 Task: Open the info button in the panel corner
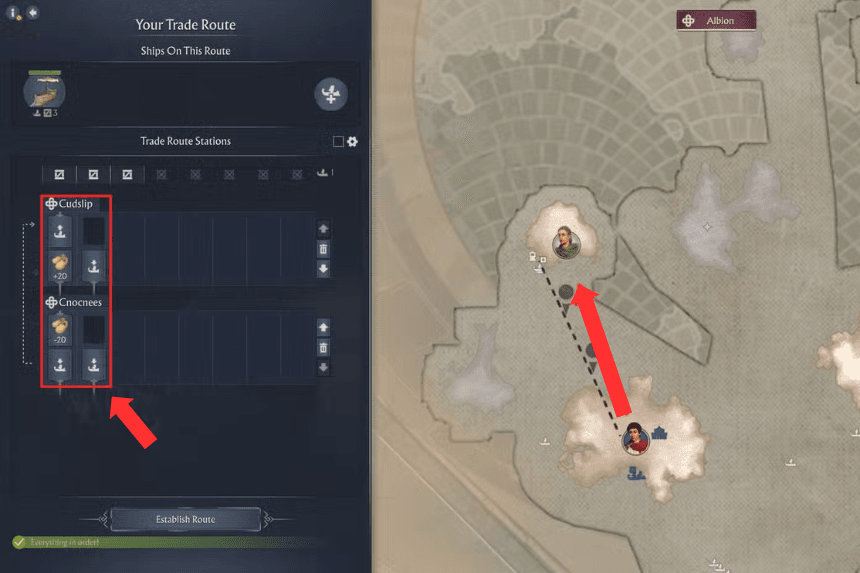coord(14,13)
